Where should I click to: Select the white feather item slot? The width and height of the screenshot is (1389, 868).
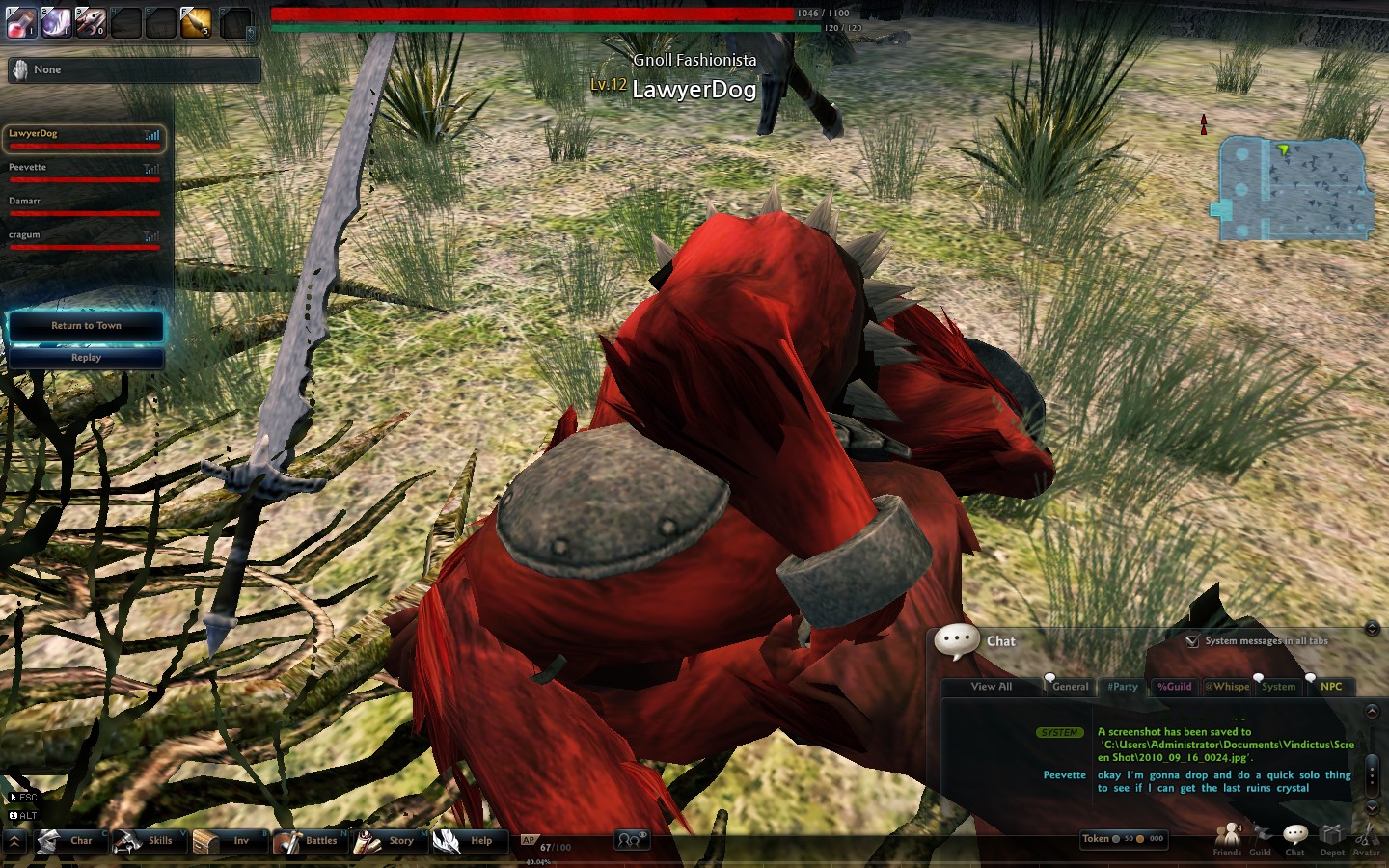(56, 22)
